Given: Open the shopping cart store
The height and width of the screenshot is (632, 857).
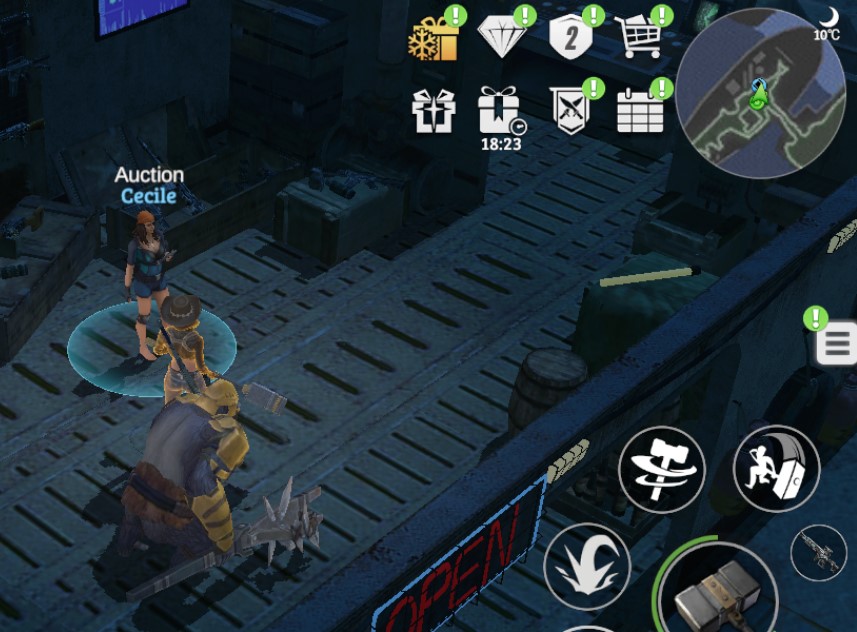Looking at the screenshot, I should (x=639, y=38).
